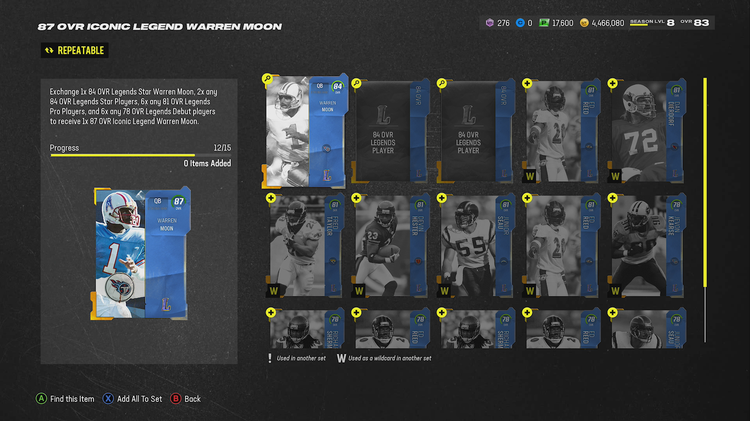
Task: Choose the 78 OVR Jevon Kearse card
Action: [x=646, y=247]
